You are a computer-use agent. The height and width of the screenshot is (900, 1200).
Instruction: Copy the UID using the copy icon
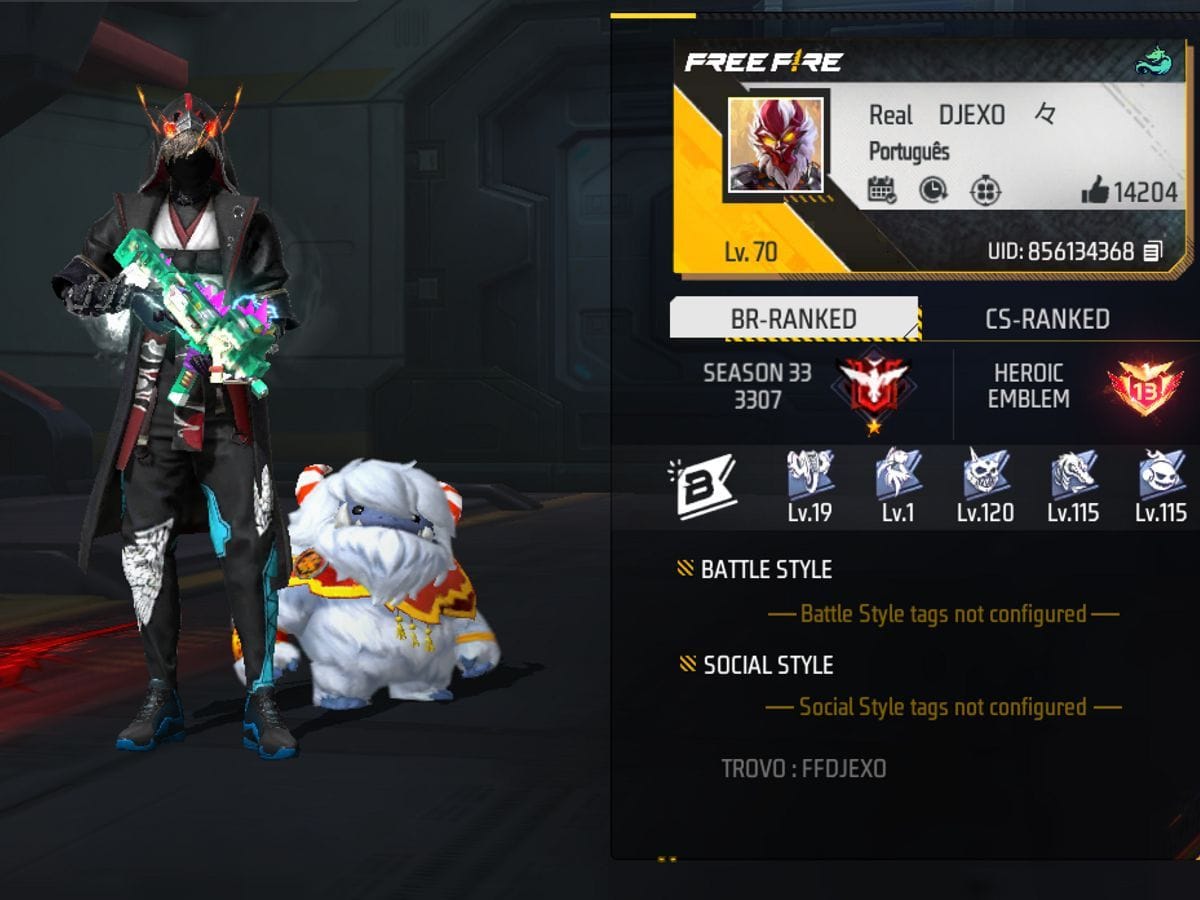(x=1153, y=251)
